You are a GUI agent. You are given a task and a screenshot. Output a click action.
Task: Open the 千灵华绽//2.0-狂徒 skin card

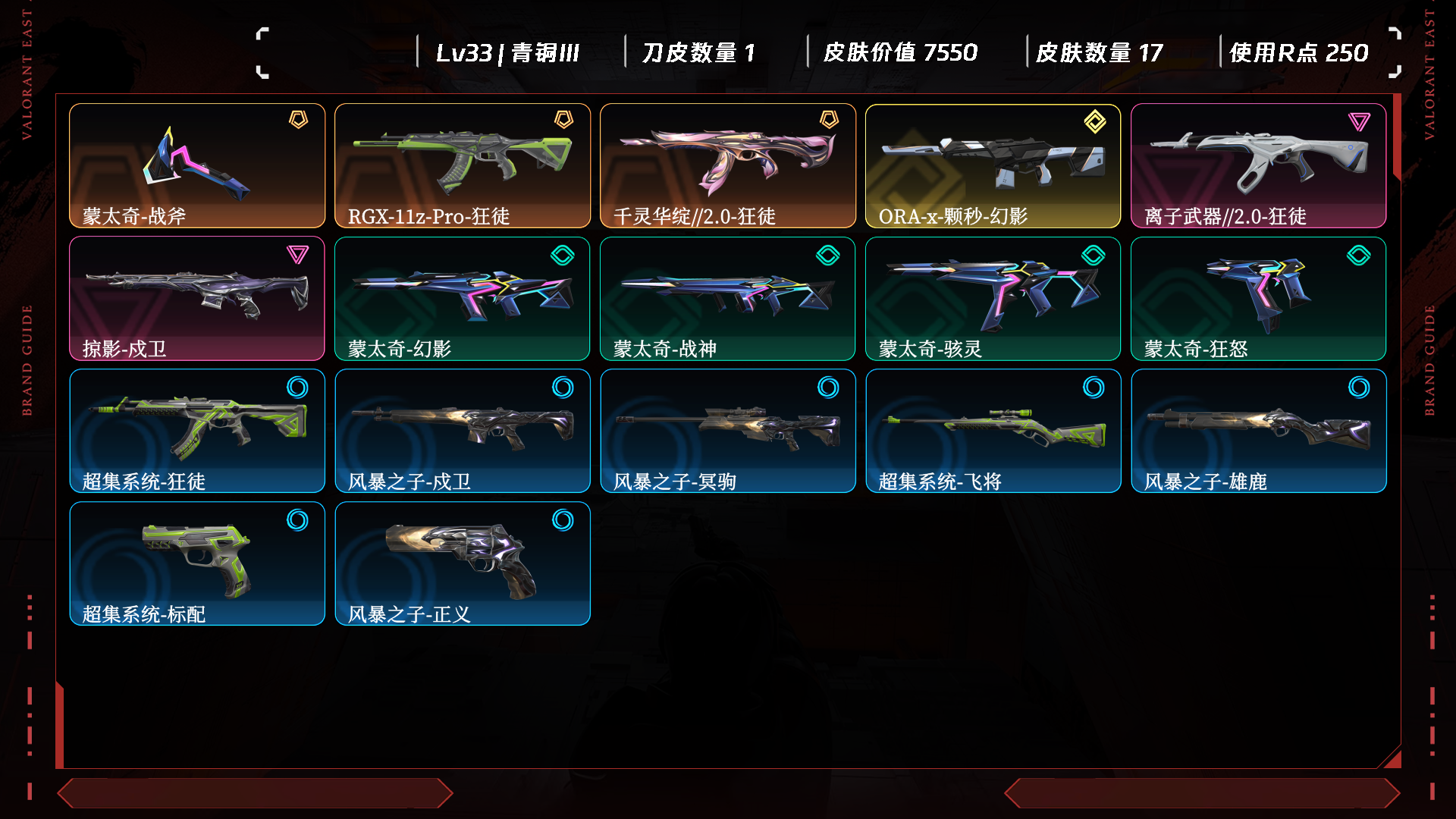[728, 165]
